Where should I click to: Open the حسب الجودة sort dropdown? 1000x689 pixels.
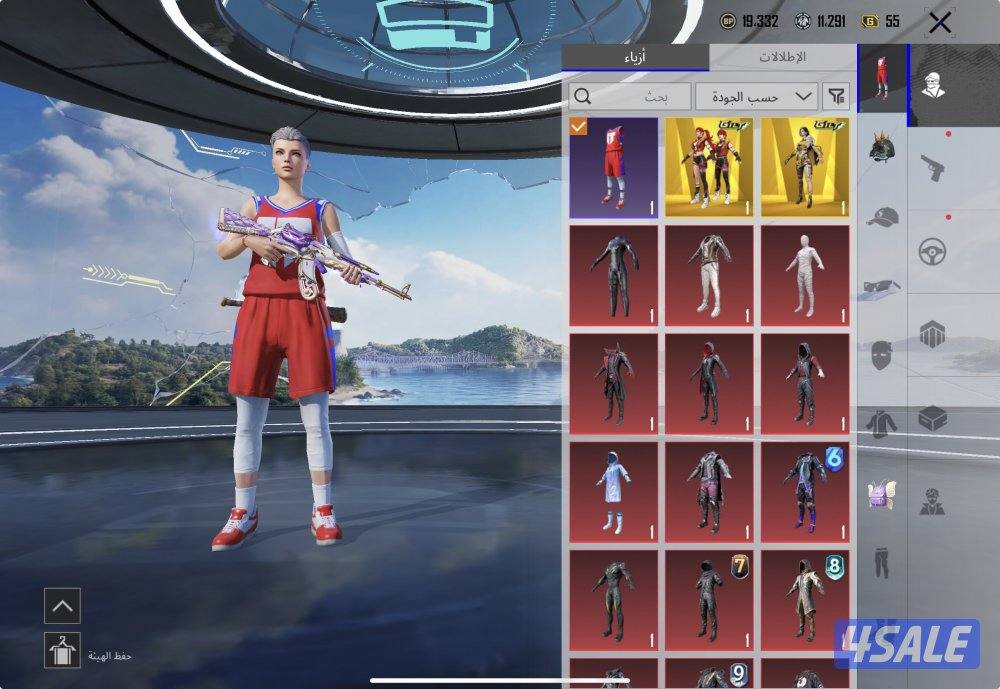[757, 96]
